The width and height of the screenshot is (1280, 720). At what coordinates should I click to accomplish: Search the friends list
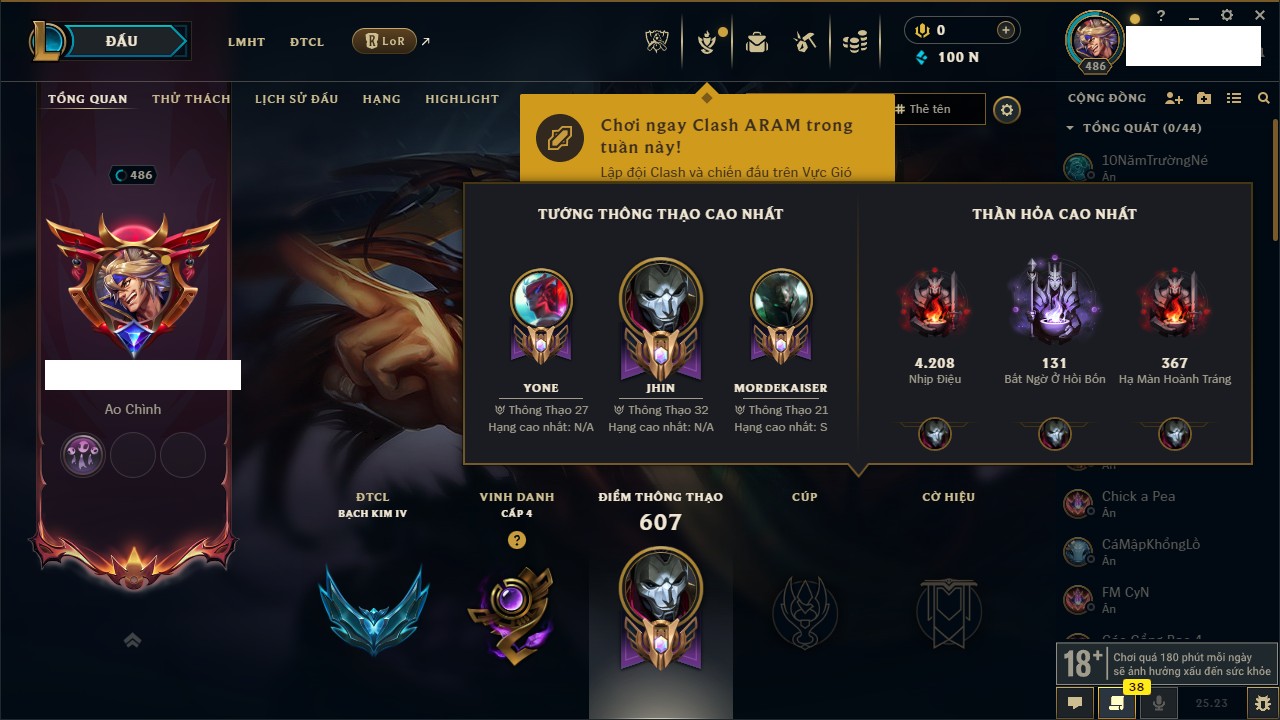pyautogui.click(x=1264, y=98)
